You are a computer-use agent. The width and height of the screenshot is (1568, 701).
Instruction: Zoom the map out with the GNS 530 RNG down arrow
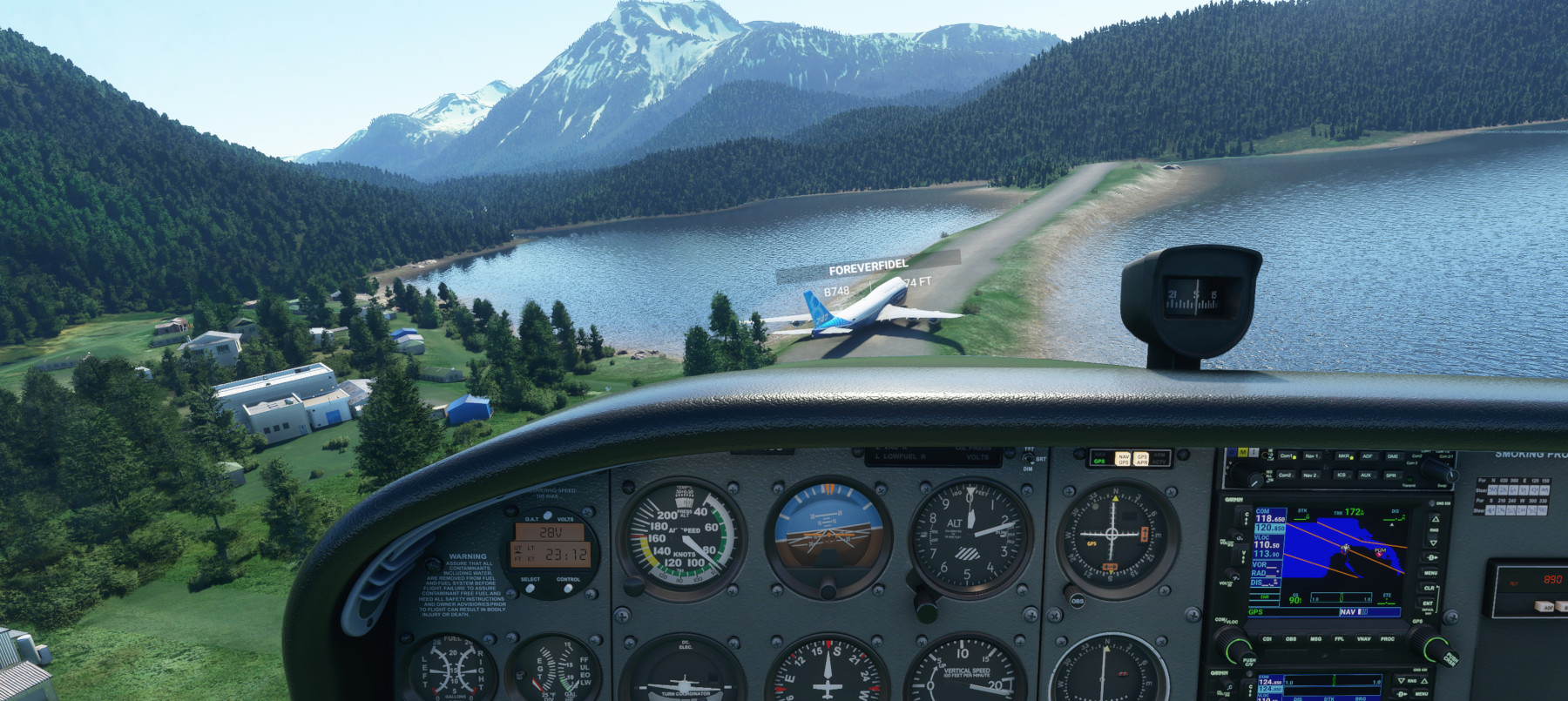click(x=1435, y=543)
